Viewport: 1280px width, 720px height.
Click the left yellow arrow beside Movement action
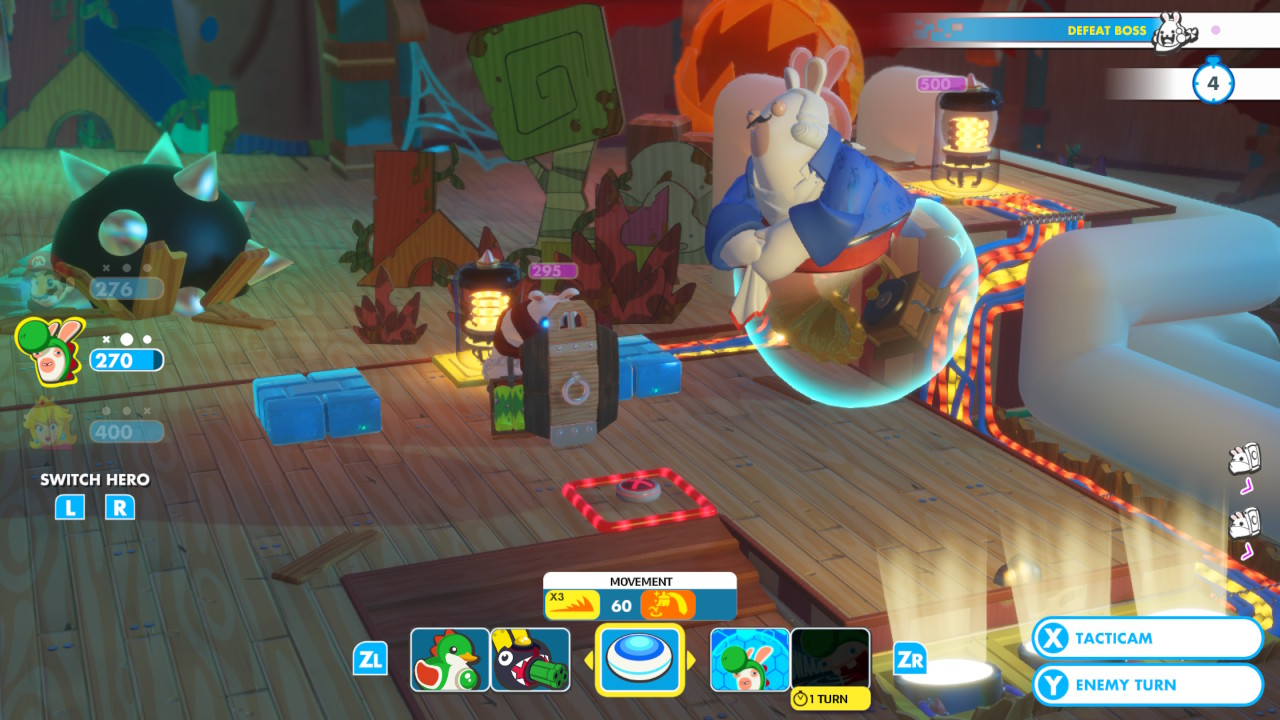point(587,660)
